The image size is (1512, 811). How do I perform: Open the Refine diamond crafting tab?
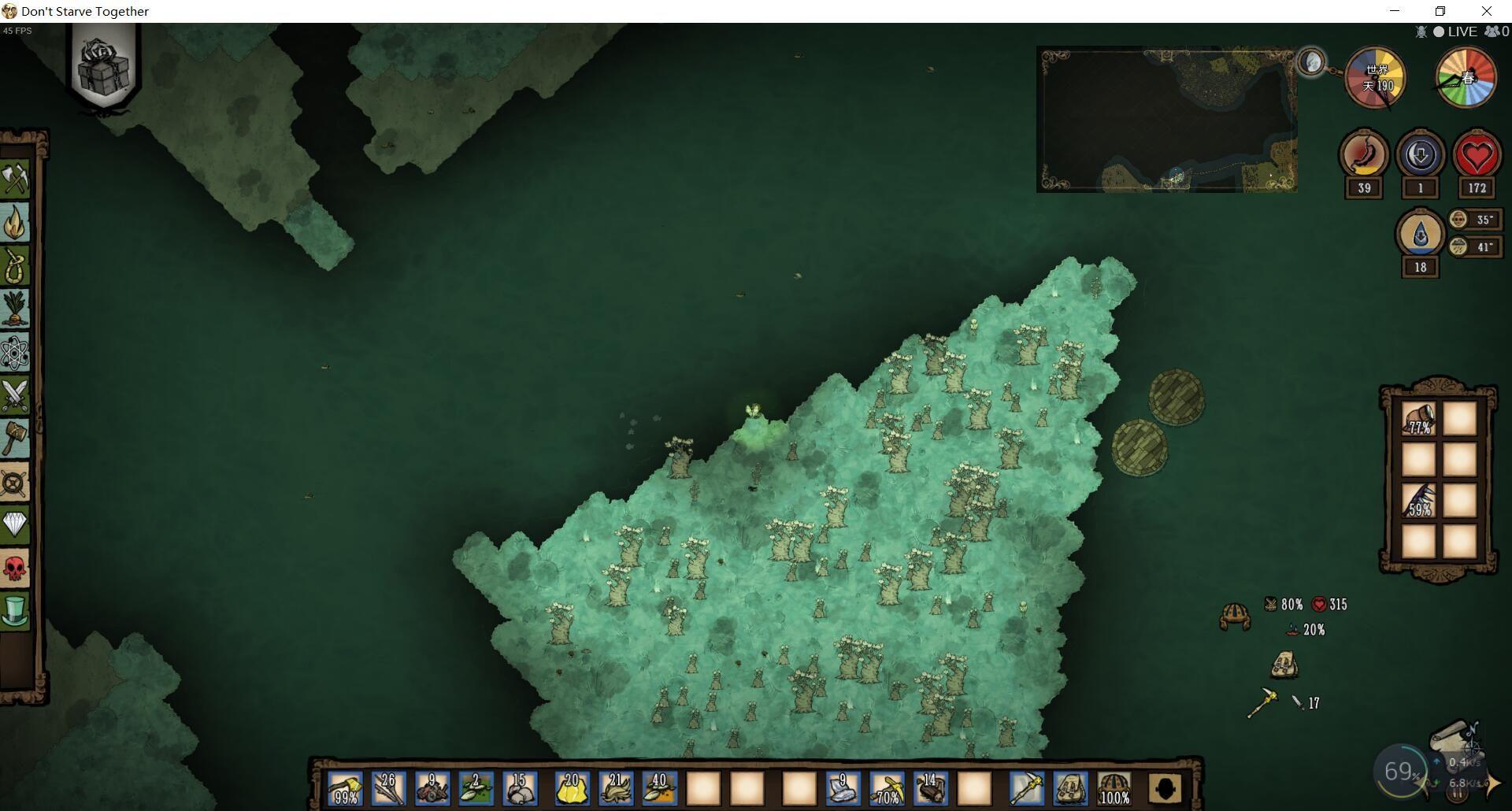(x=16, y=524)
